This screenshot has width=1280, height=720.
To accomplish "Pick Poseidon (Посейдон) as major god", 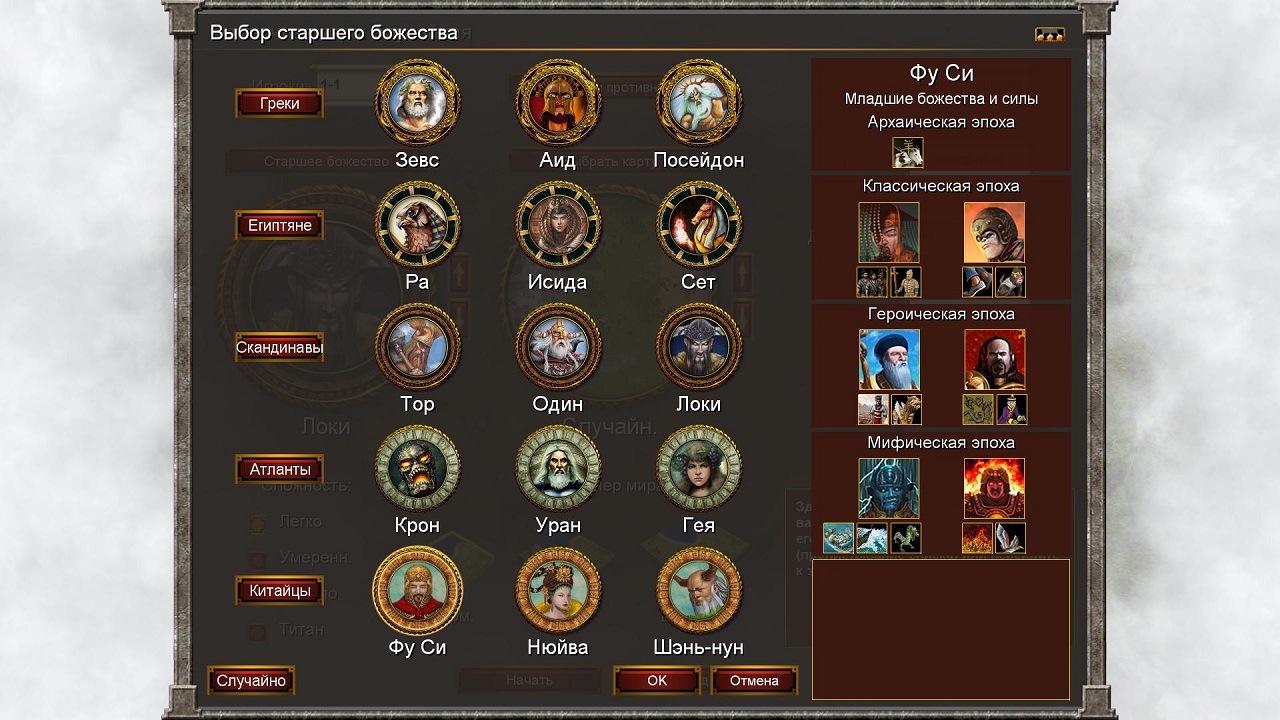I will point(699,103).
